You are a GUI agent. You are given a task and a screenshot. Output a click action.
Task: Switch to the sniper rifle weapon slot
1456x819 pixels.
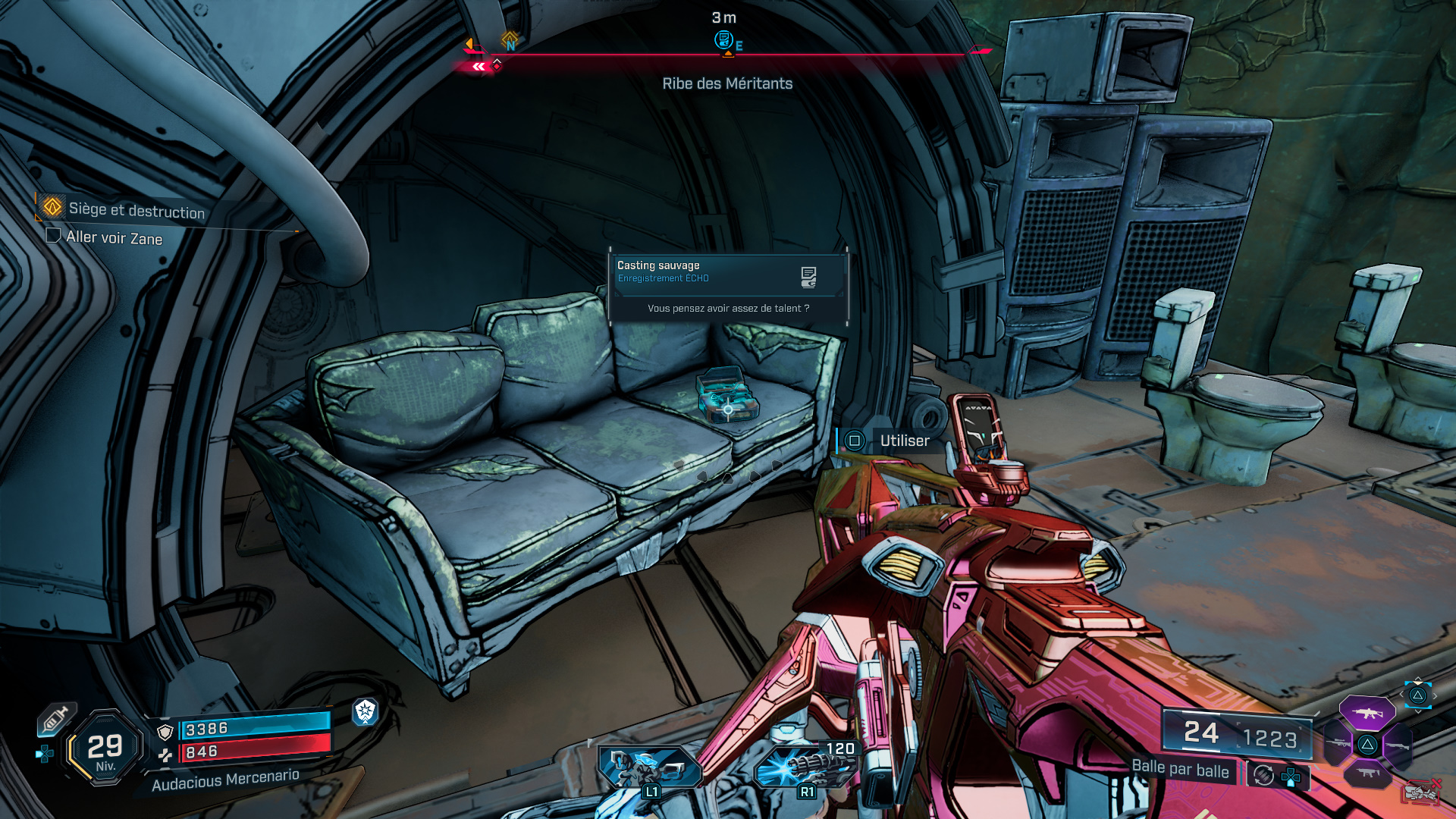1338,744
